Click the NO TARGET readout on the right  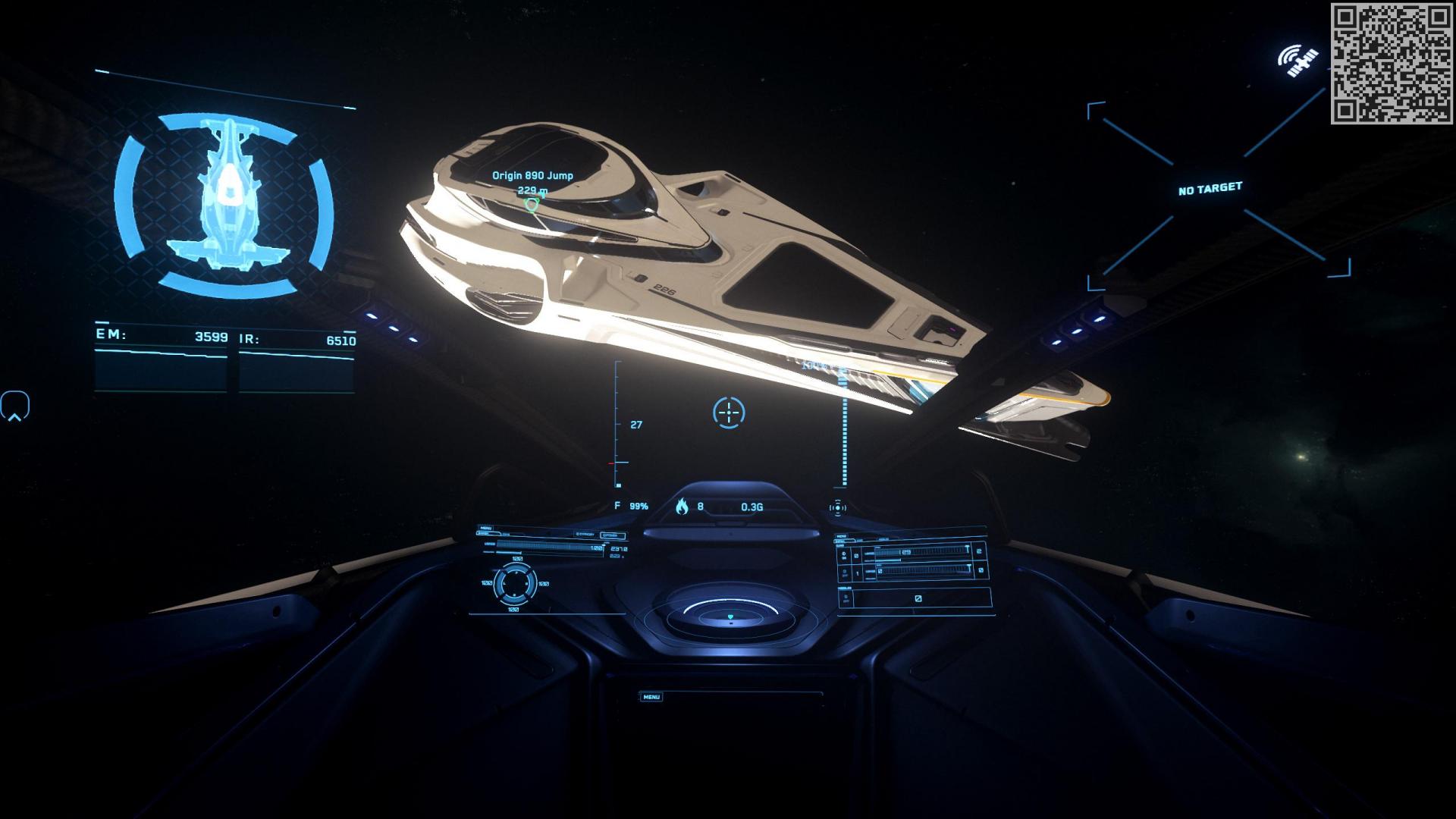[x=1210, y=187]
